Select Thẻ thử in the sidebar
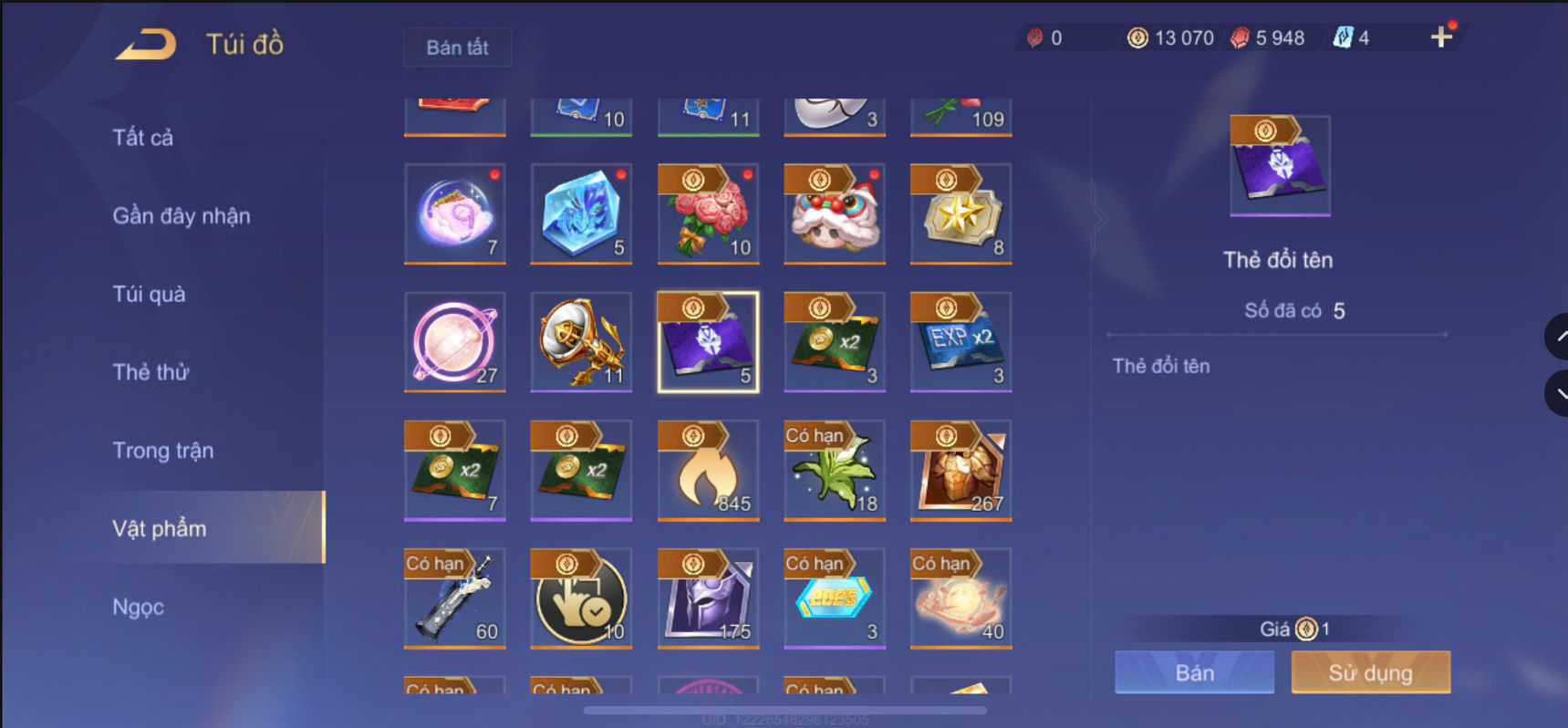 click(x=151, y=372)
